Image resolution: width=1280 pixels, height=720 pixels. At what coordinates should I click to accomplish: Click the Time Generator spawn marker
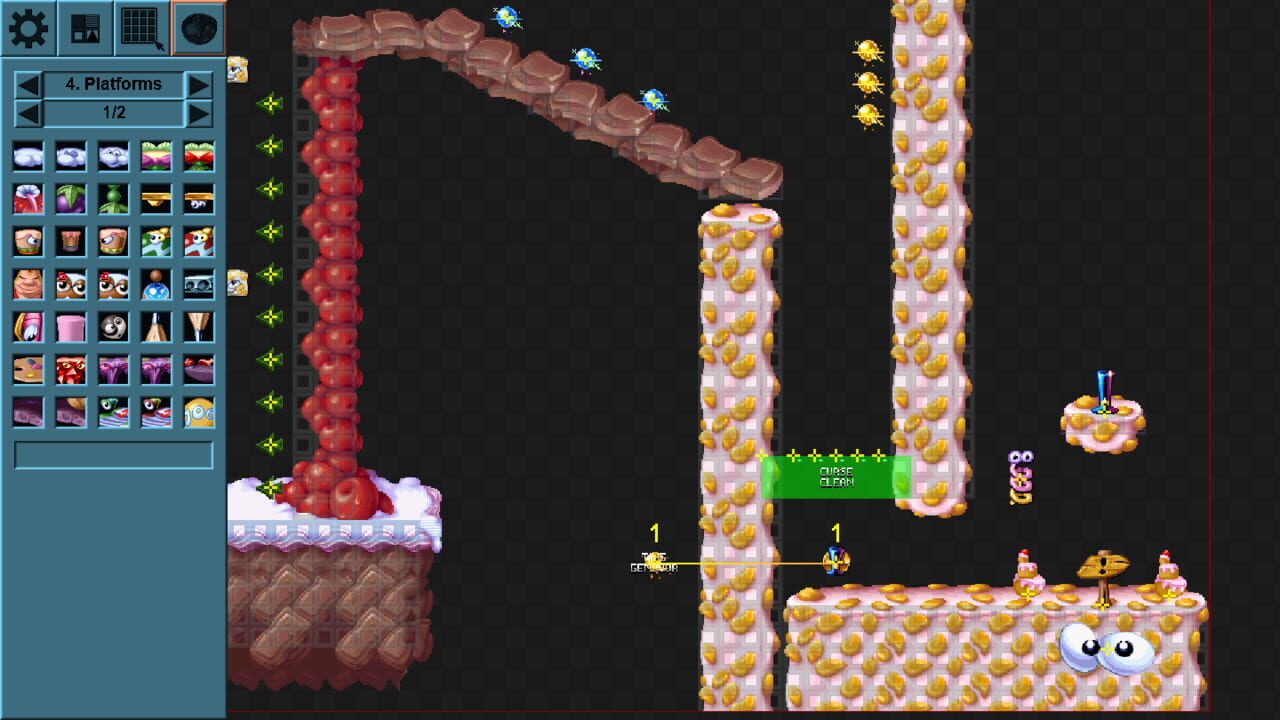coord(655,560)
